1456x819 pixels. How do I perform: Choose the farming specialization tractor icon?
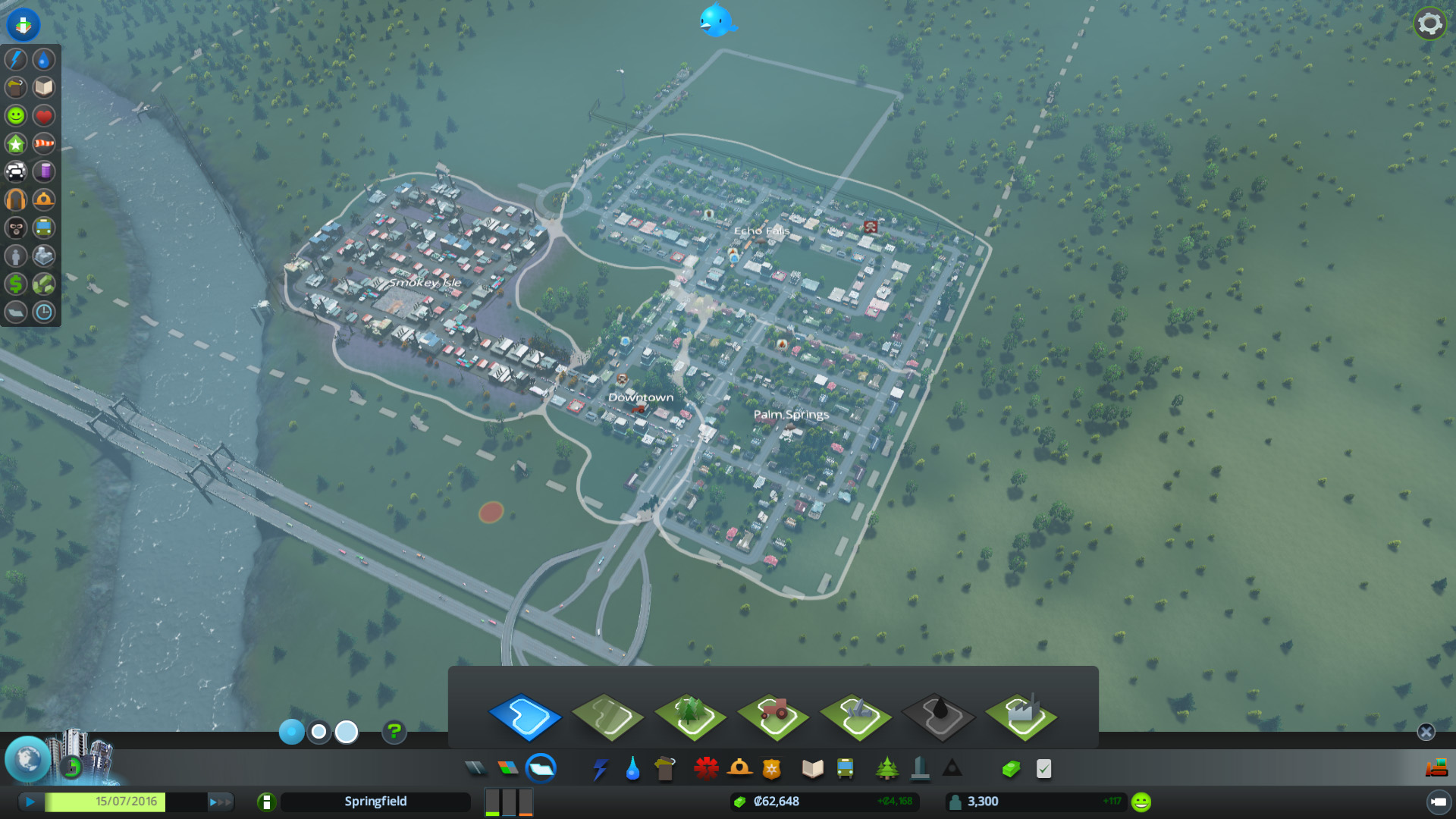coord(773,717)
